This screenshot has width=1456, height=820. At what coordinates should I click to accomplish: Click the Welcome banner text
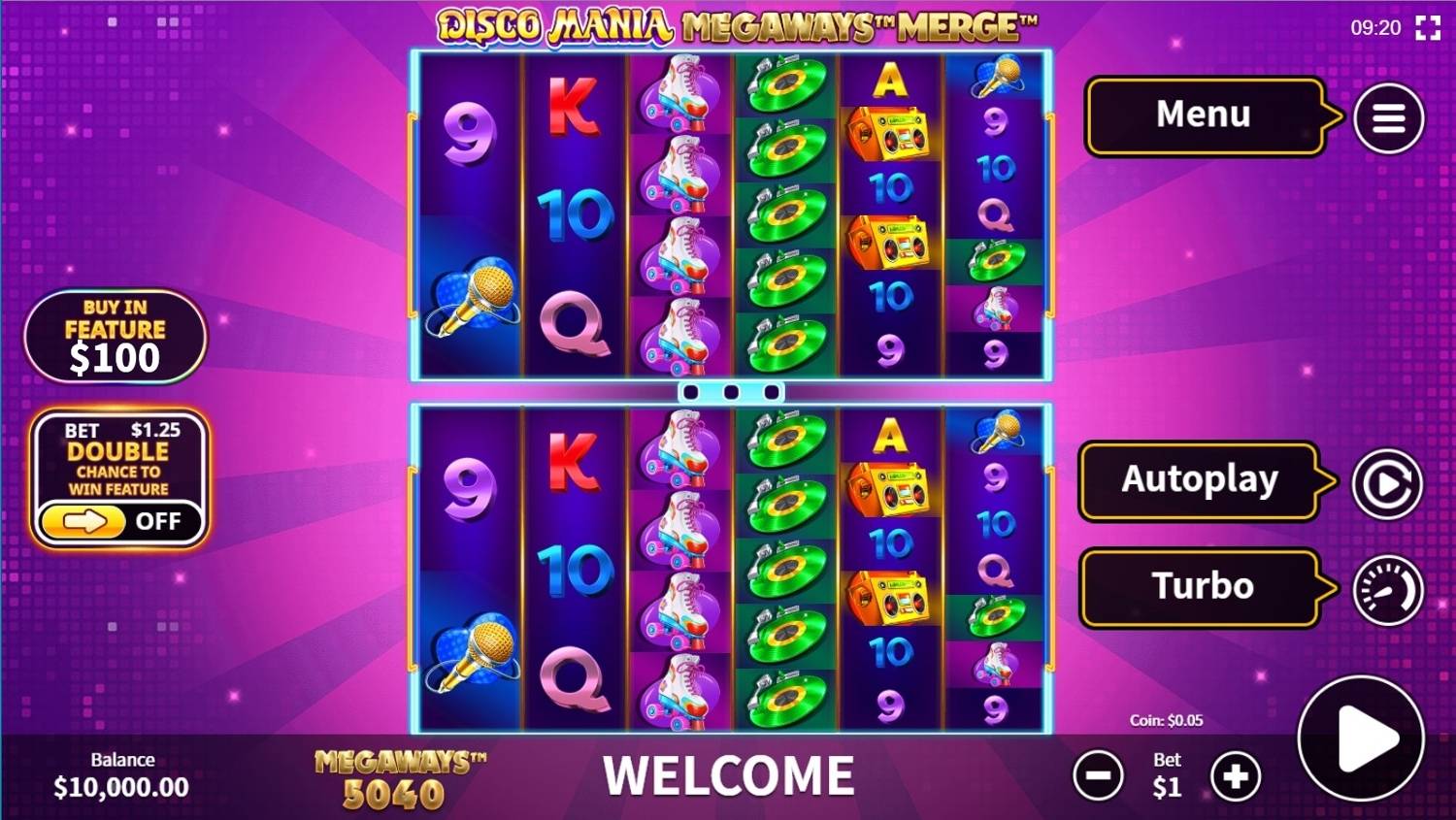pos(730,774)
